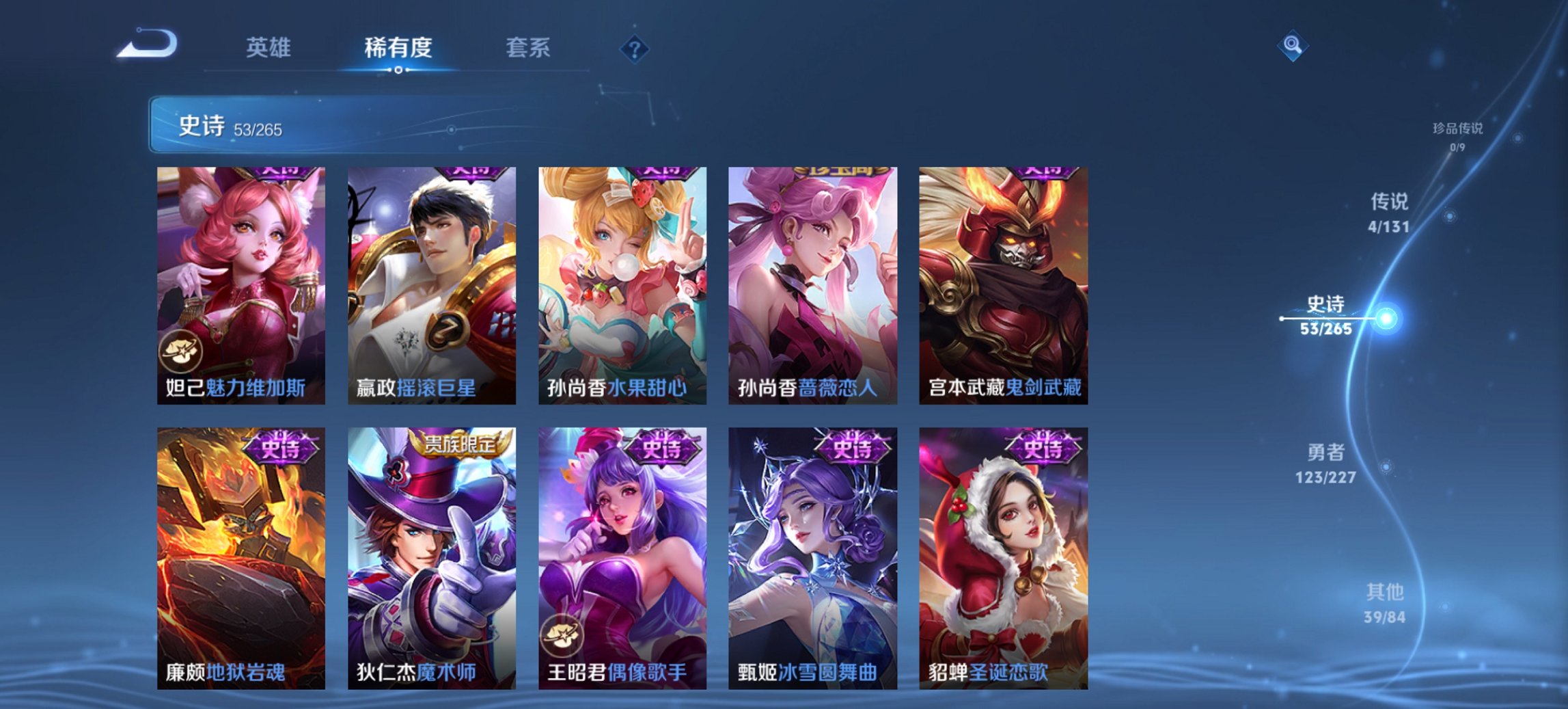Image resolution: width=1568 pixels, height=709 pixels.
Task: Click the question mark help icon
Action: coord(634,49)
